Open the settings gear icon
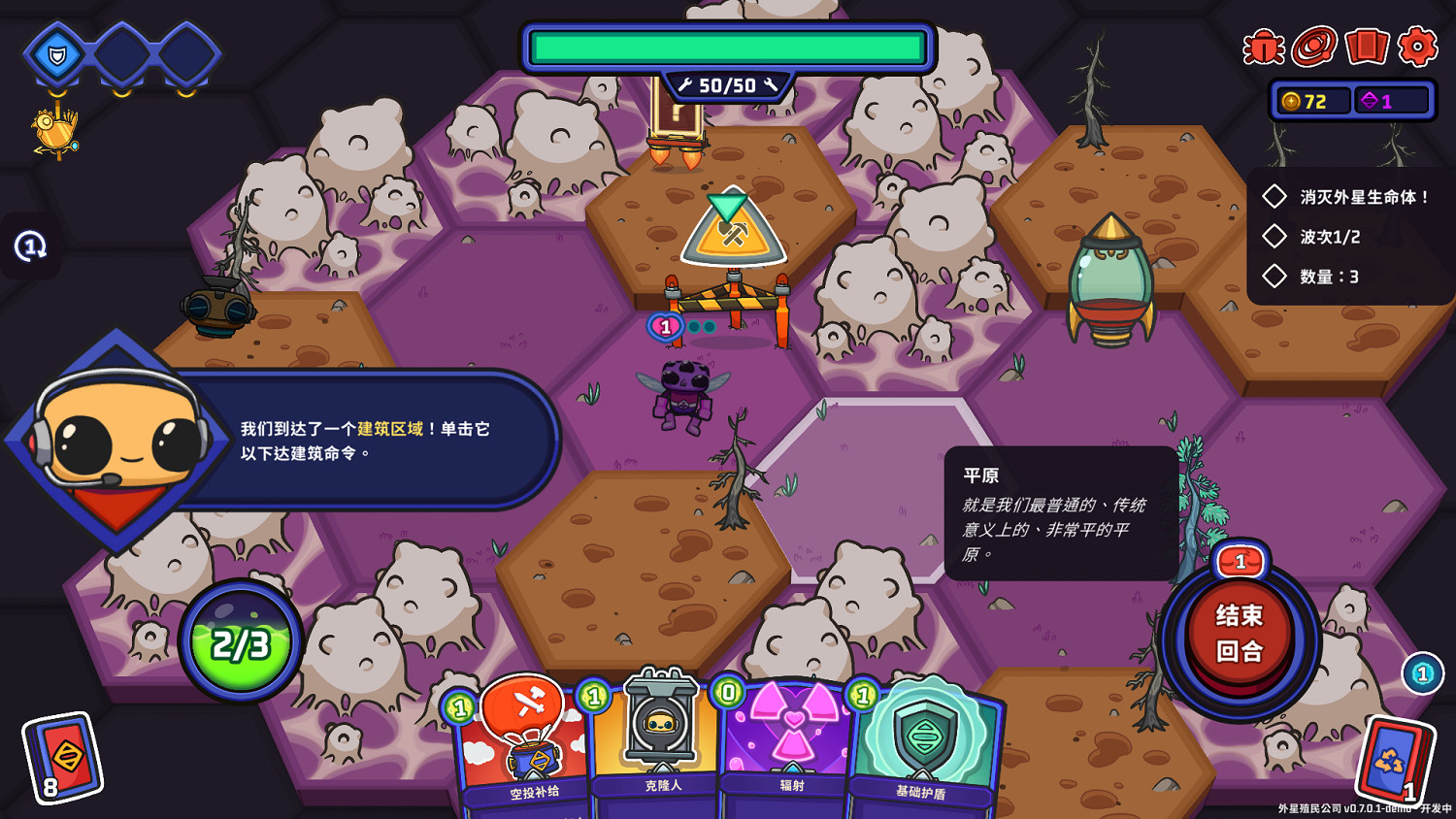Screen dimensions: 1456x819 pyautogui.click(x=1418, y=47)
